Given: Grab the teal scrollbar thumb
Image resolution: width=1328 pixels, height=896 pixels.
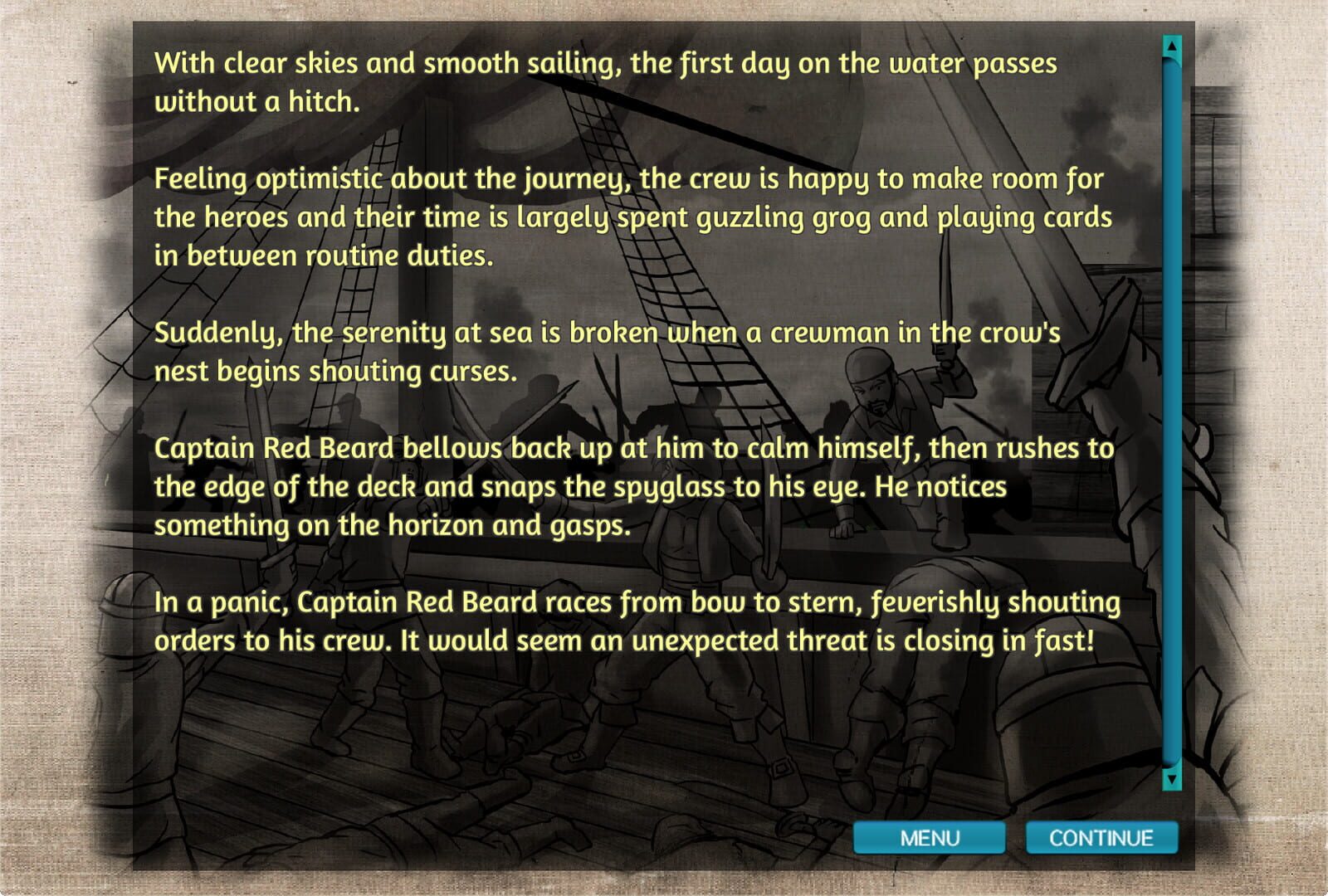Looking at the screenshot, I should (1170, 415).
